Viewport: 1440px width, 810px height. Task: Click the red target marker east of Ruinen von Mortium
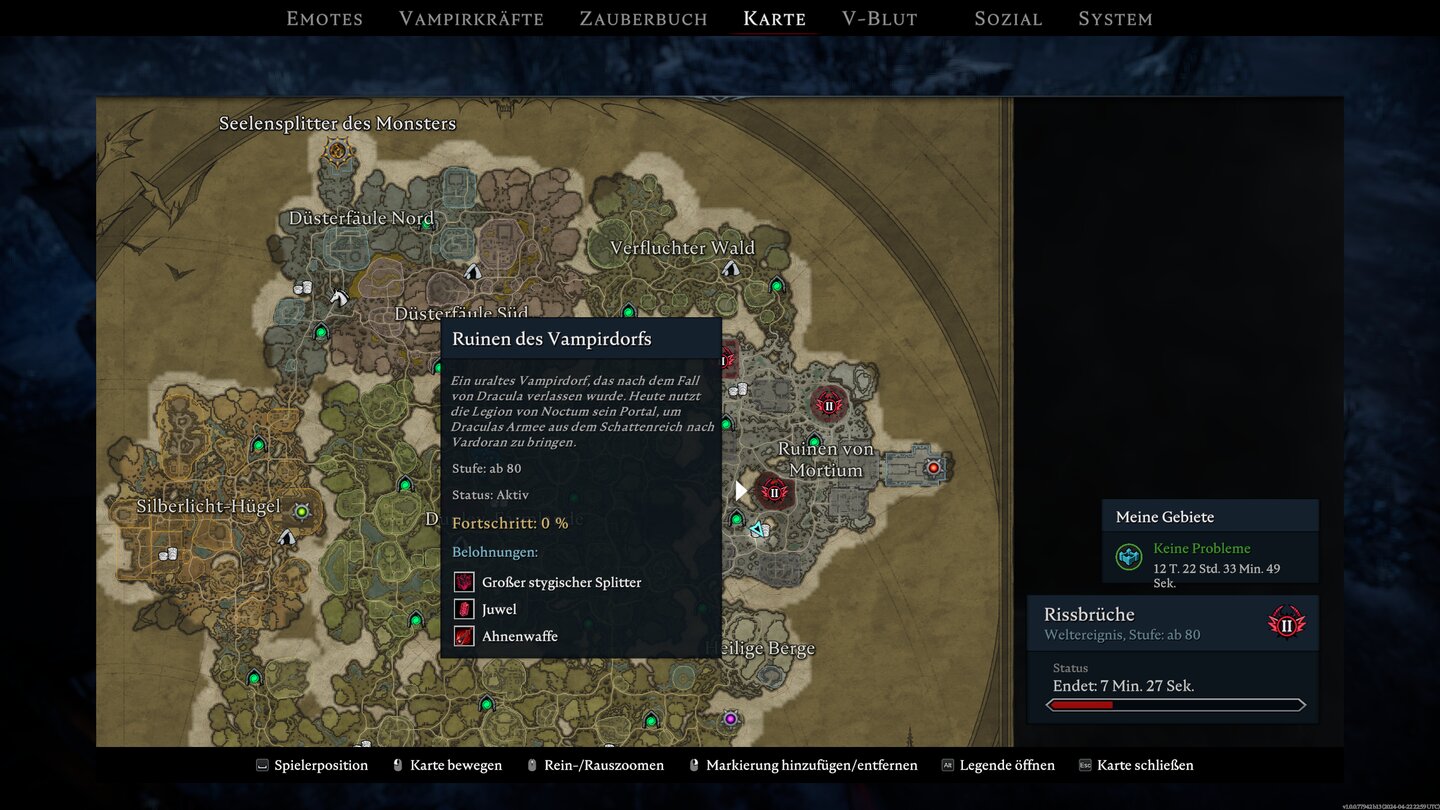tap(934, 466)
